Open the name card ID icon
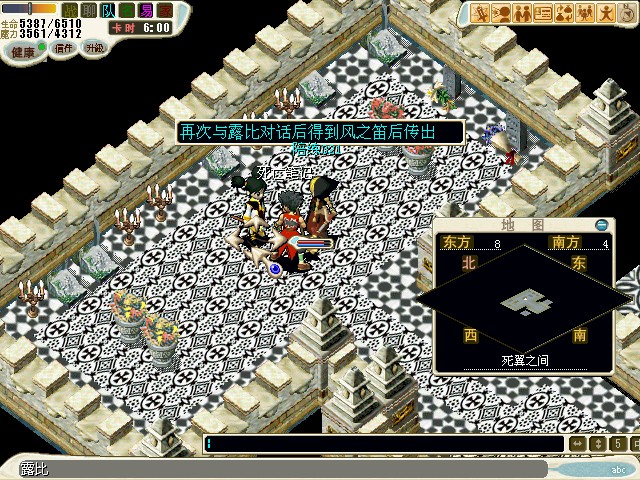The width and height of the screenshot is (640, 480). coord(544,13)
